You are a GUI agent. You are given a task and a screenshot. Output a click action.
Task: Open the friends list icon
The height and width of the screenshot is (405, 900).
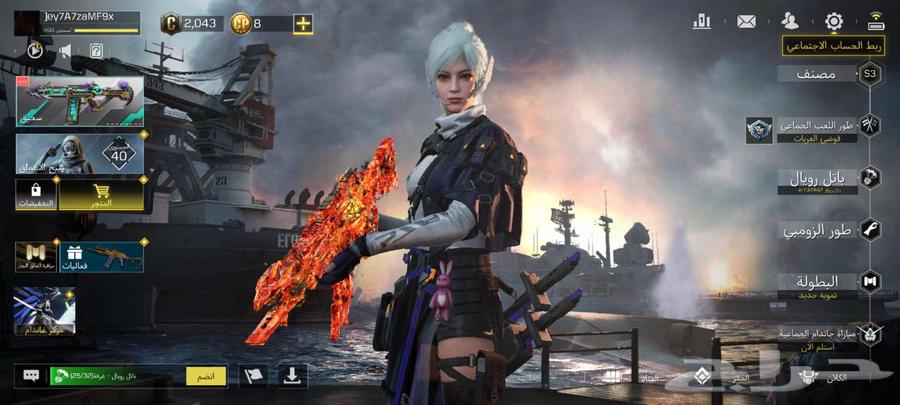pyautogui.click(x=790, y=20)
